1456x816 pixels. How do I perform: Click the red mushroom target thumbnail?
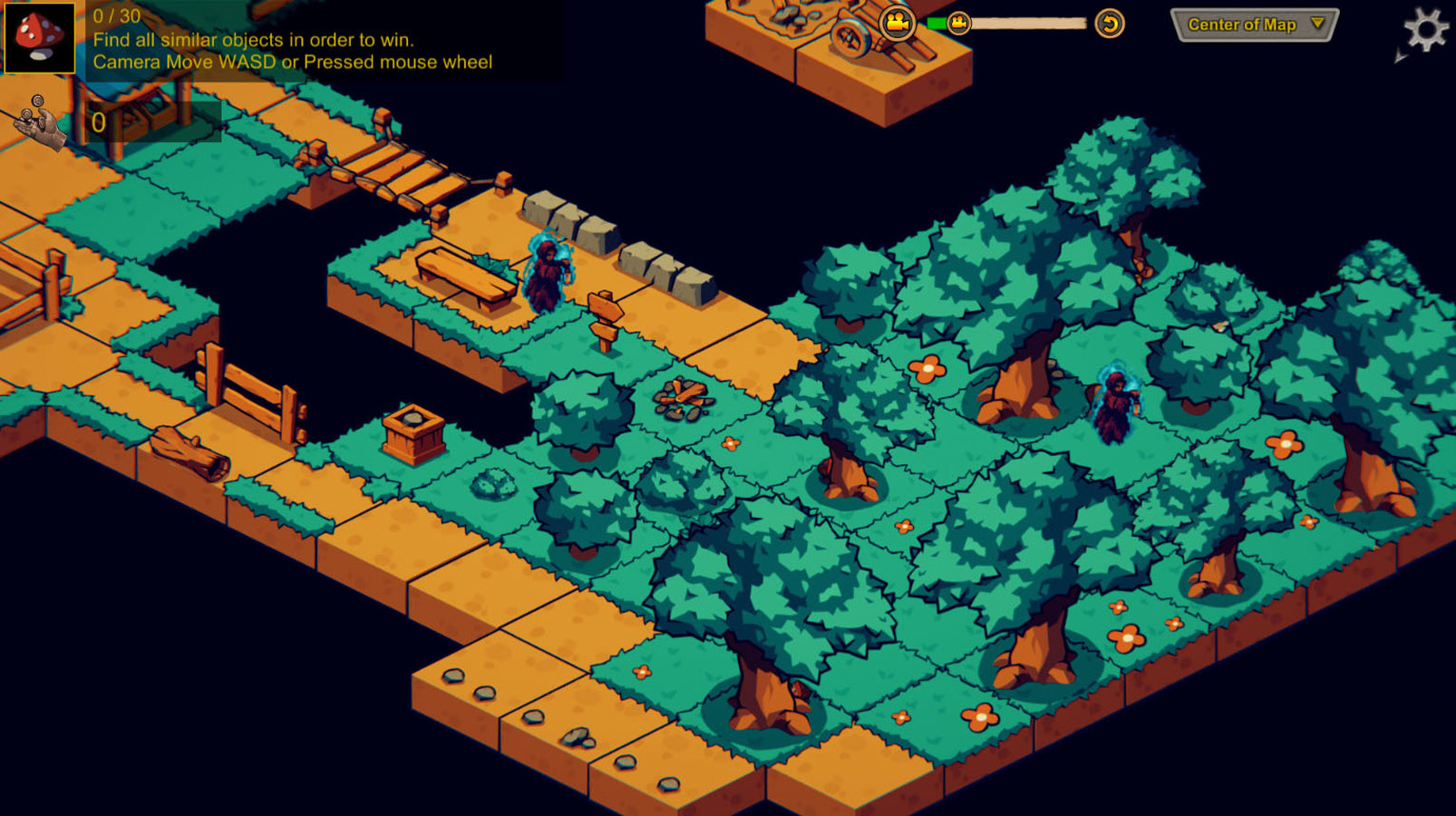point(38,38)
